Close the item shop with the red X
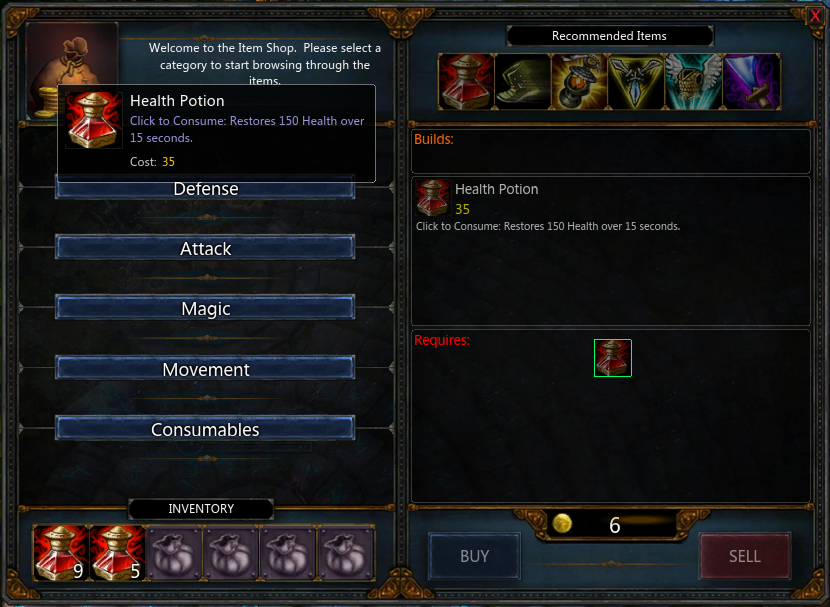Viewport: 830px width, 607px height. [815, 15]
